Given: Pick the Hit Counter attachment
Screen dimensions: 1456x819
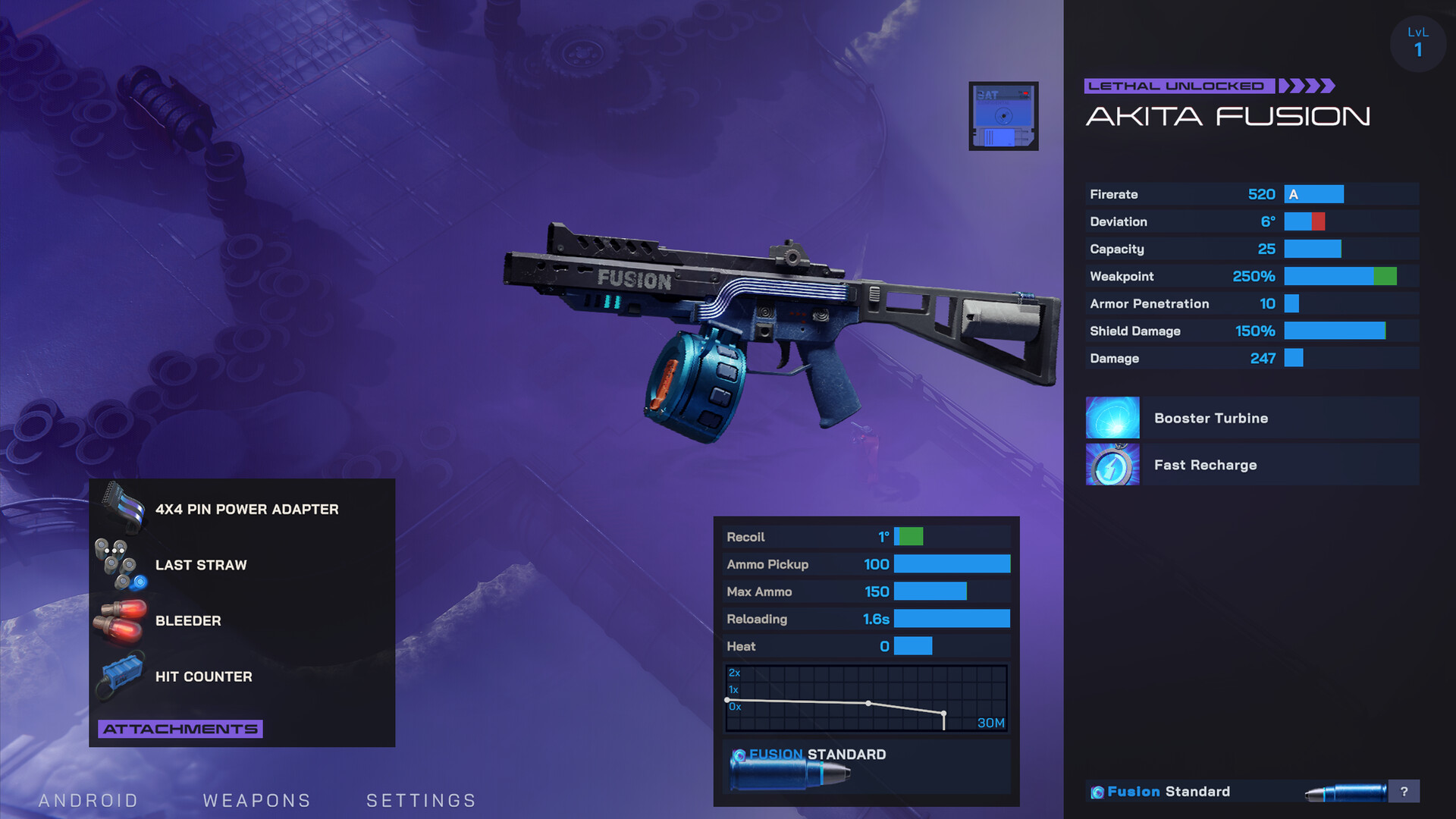Looking at the screenshot, I should coord(203,676).
